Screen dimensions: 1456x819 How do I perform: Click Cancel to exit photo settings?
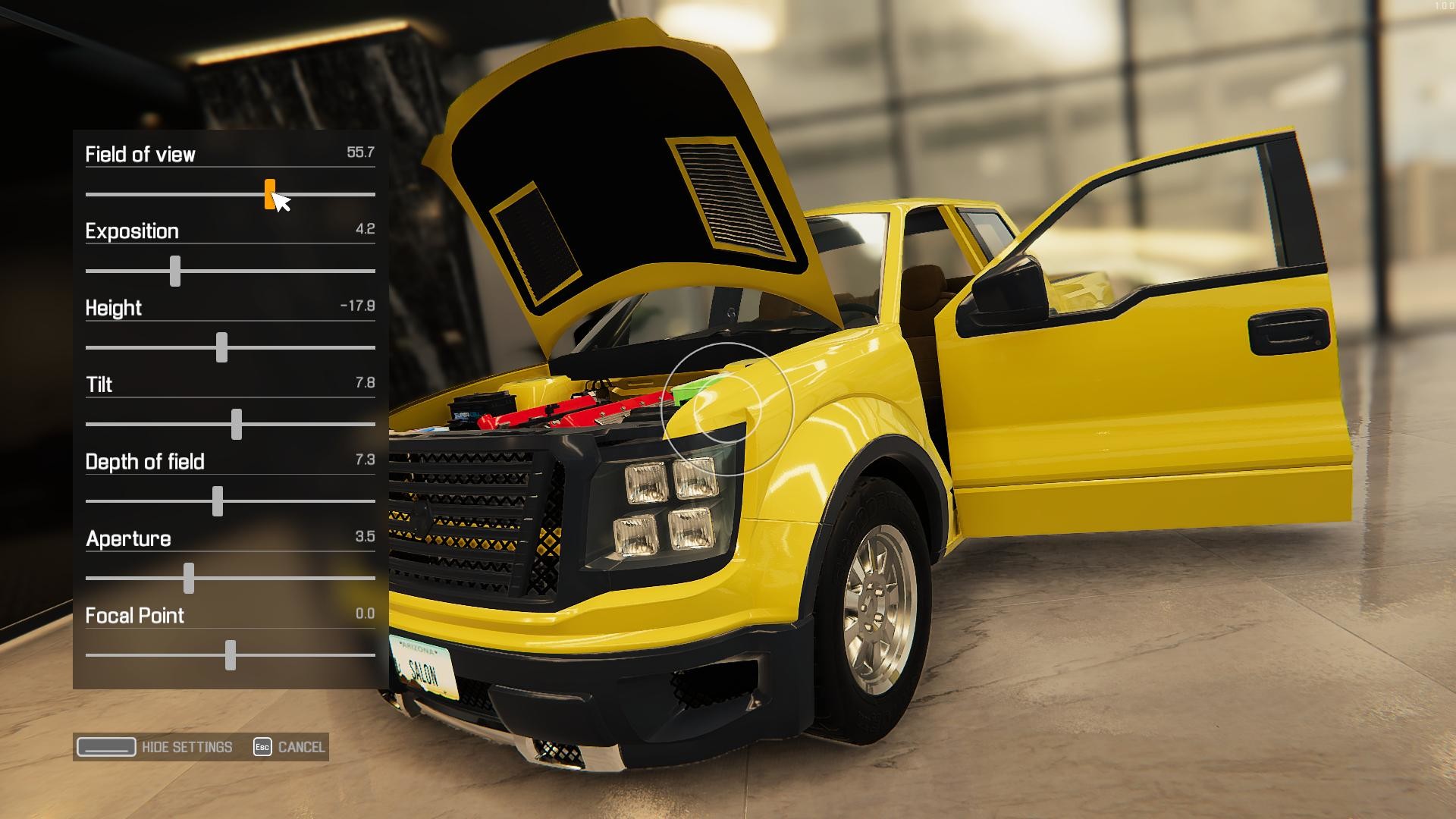point(302,747)
